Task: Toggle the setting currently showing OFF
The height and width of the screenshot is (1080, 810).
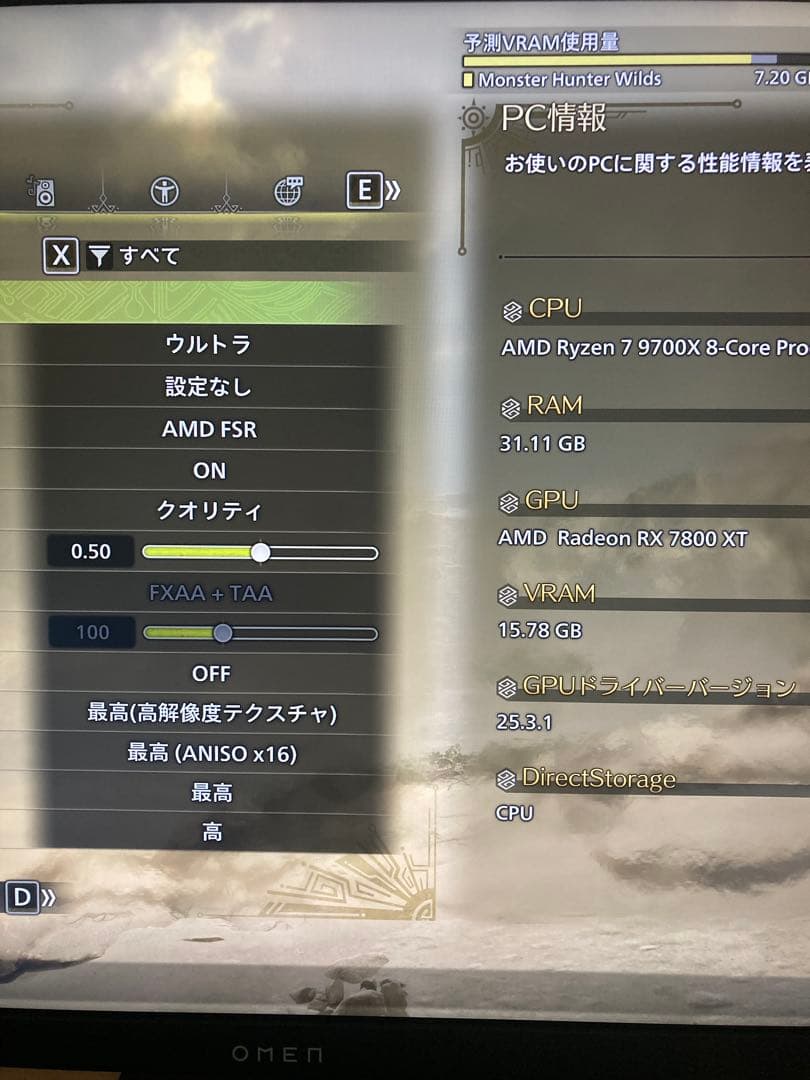Action: pyautogui.click(x=209, y=673)
